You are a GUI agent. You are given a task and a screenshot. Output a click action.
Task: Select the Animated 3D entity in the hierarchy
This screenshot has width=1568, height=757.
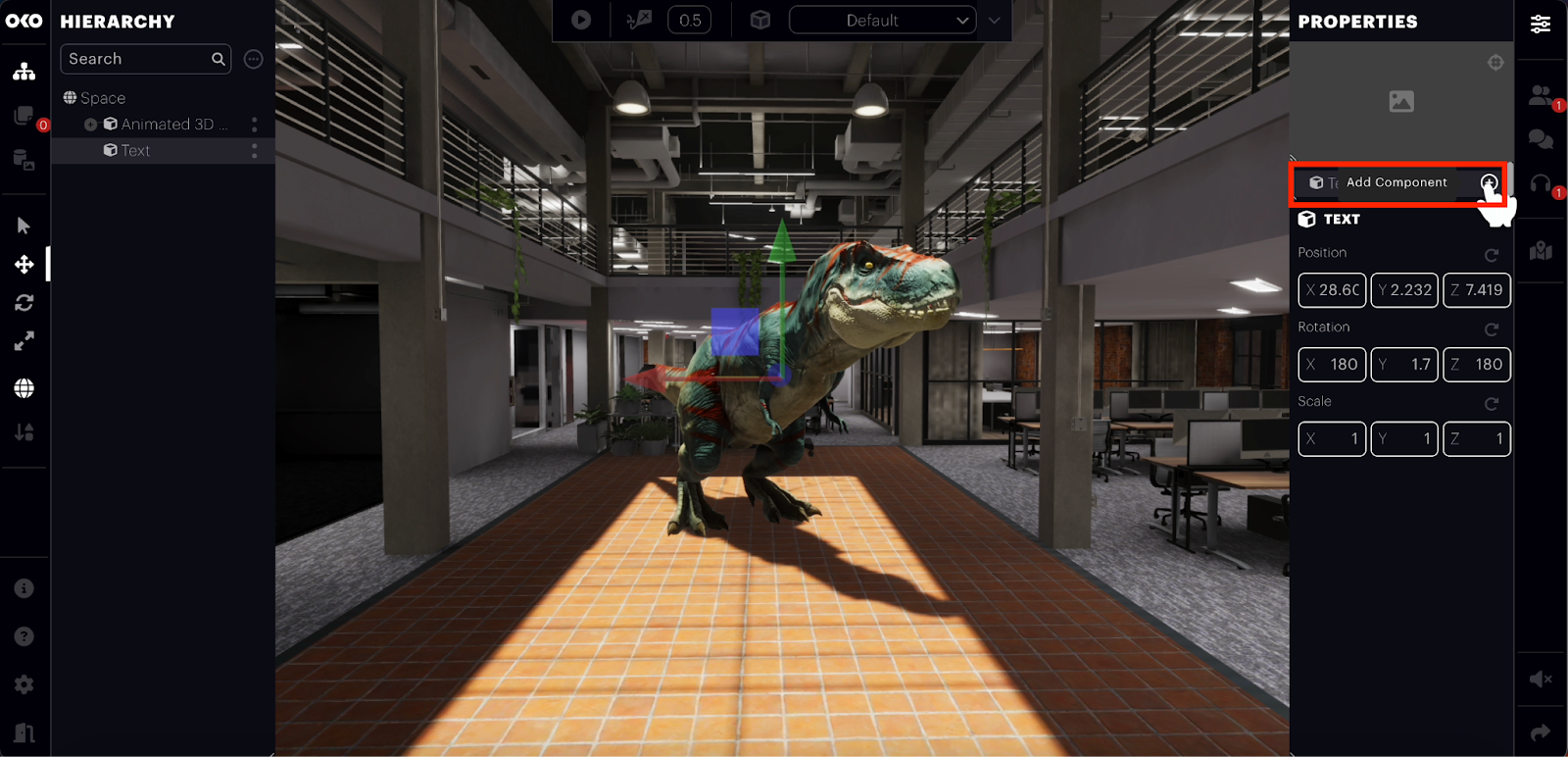pos(167,125)
